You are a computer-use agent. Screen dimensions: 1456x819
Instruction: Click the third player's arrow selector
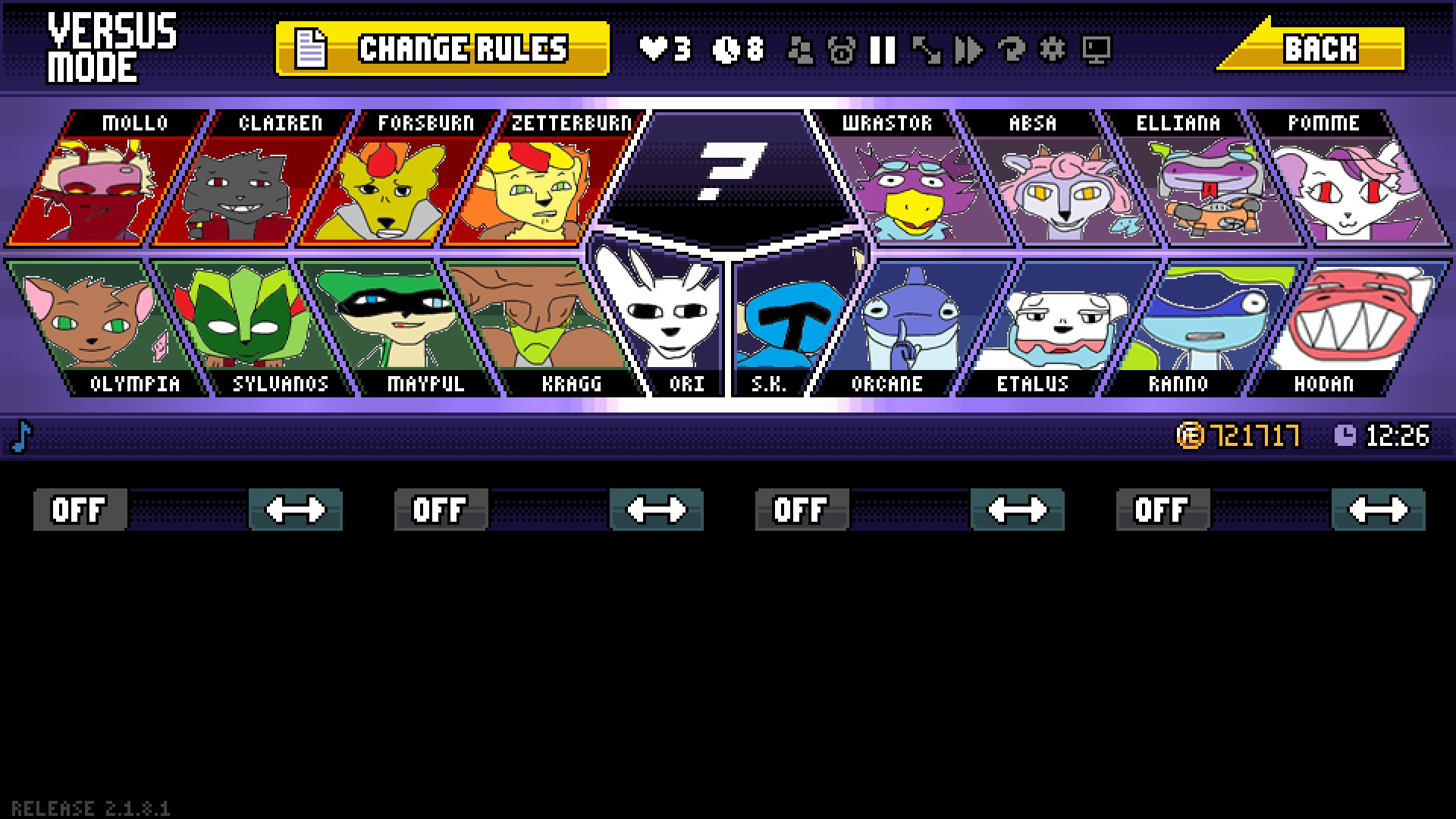click(x=1017, y=510)
